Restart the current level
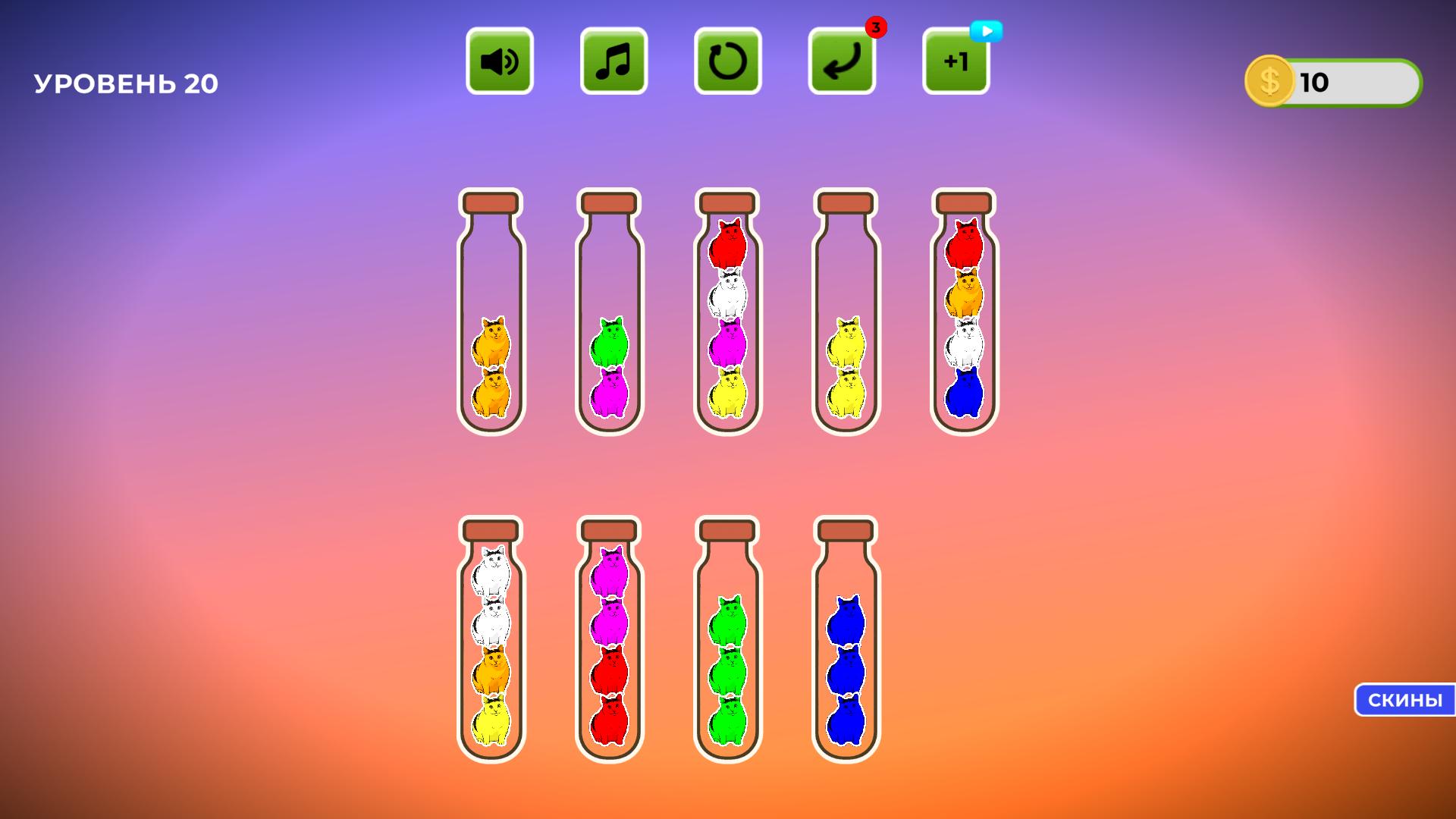 (726, 61)
